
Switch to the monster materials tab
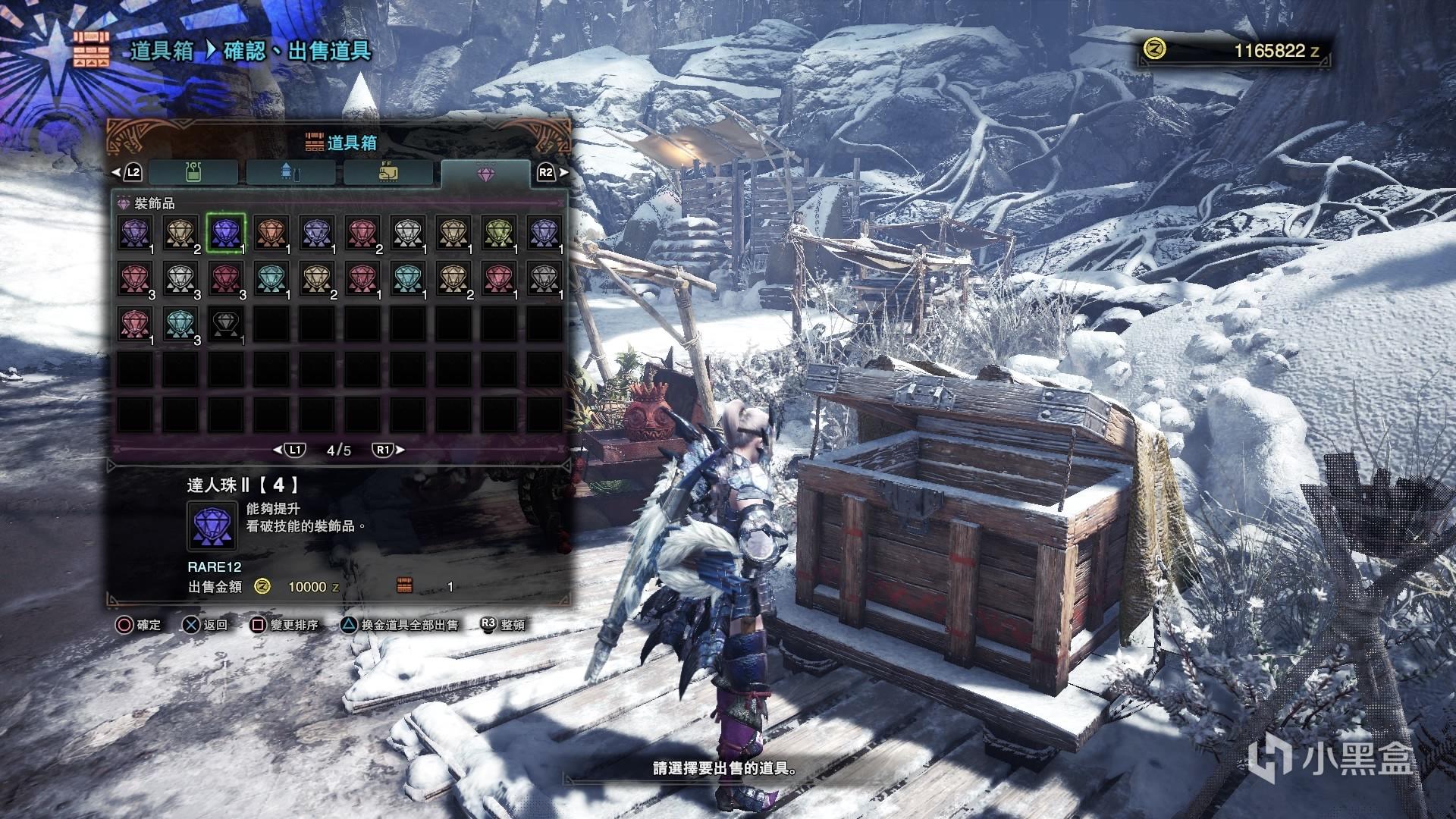[x=388, y=173]
